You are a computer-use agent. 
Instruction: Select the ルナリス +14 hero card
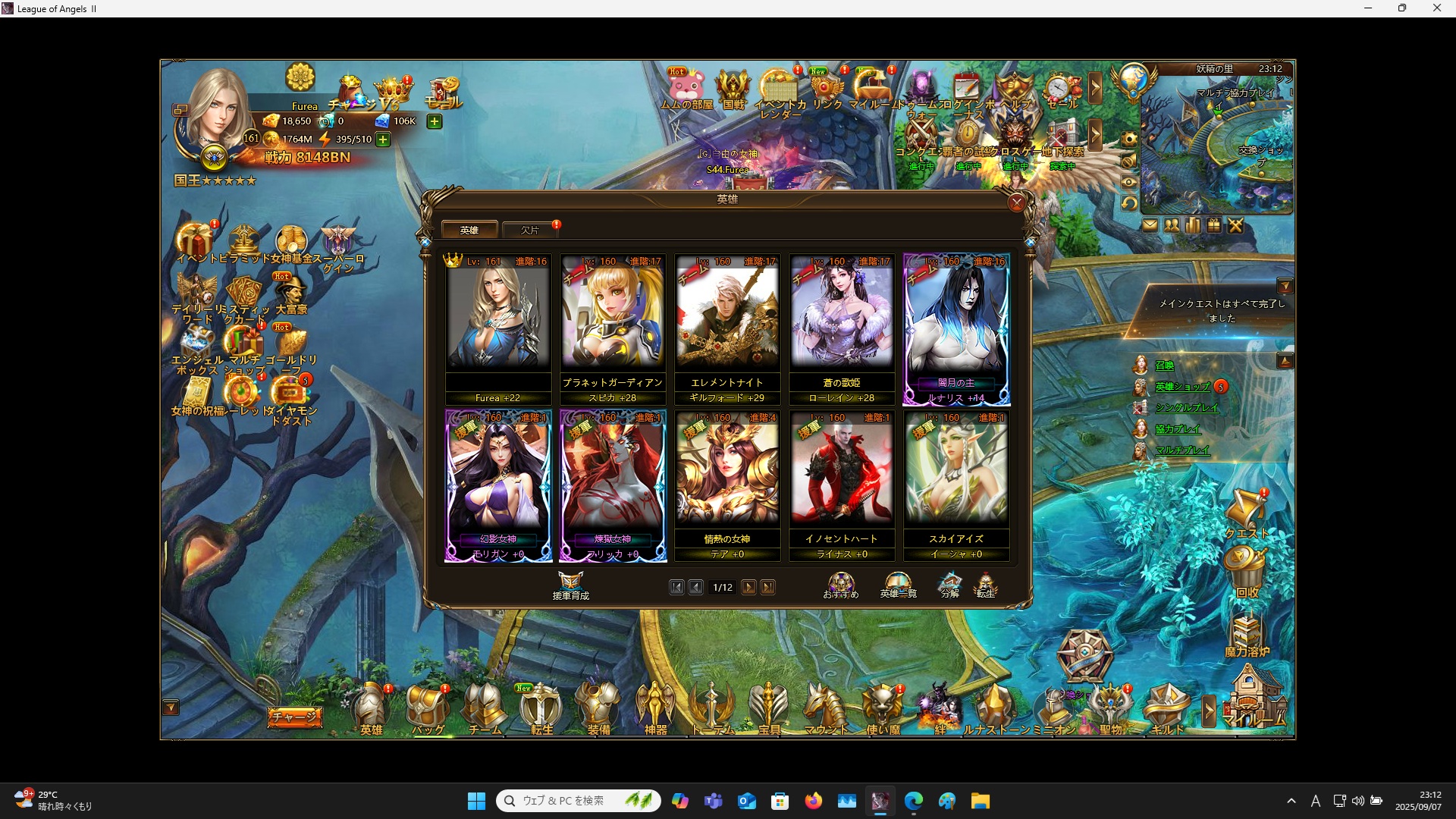click(x=956, y=328)
